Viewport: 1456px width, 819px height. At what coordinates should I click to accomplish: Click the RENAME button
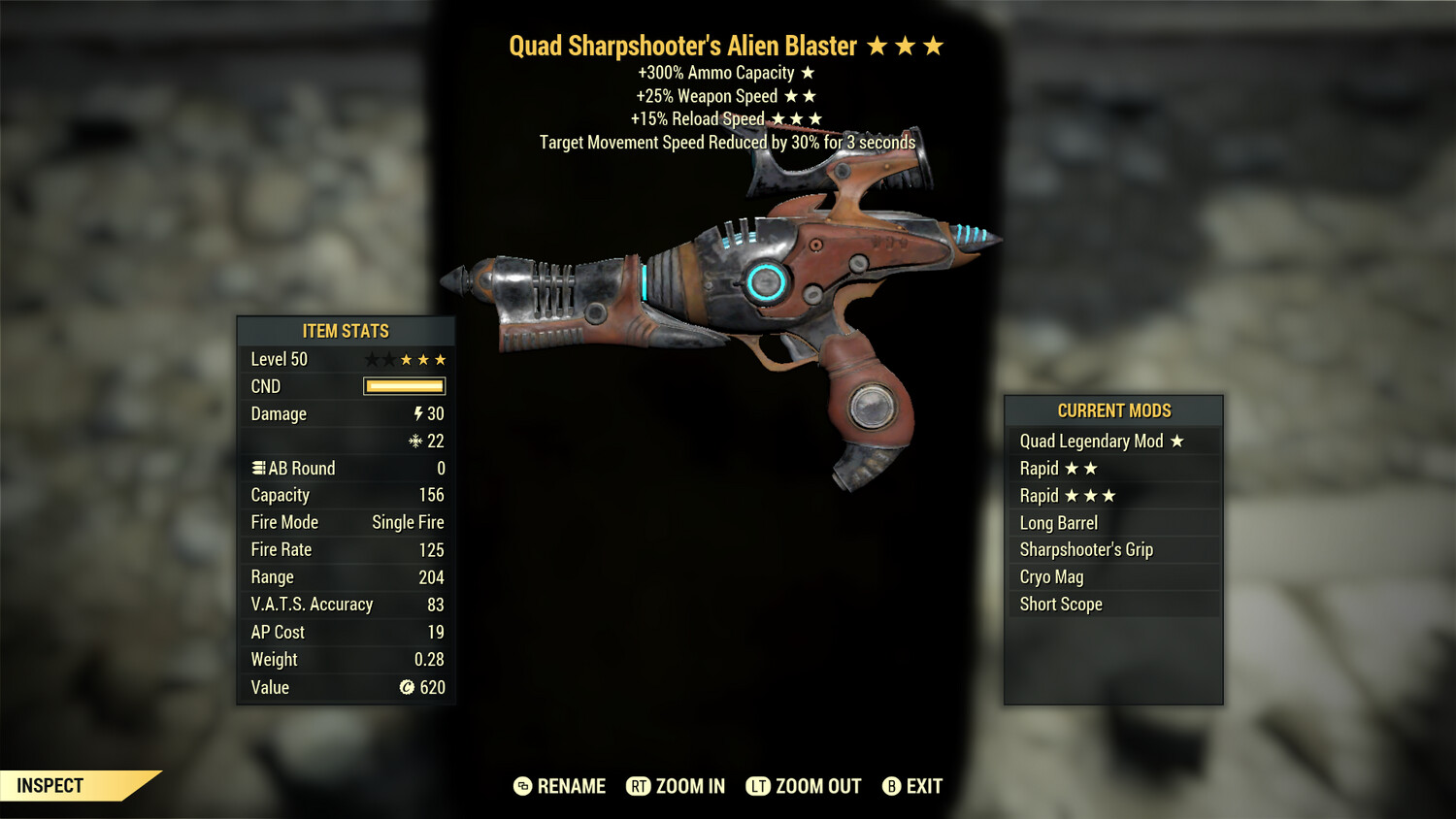571,786
